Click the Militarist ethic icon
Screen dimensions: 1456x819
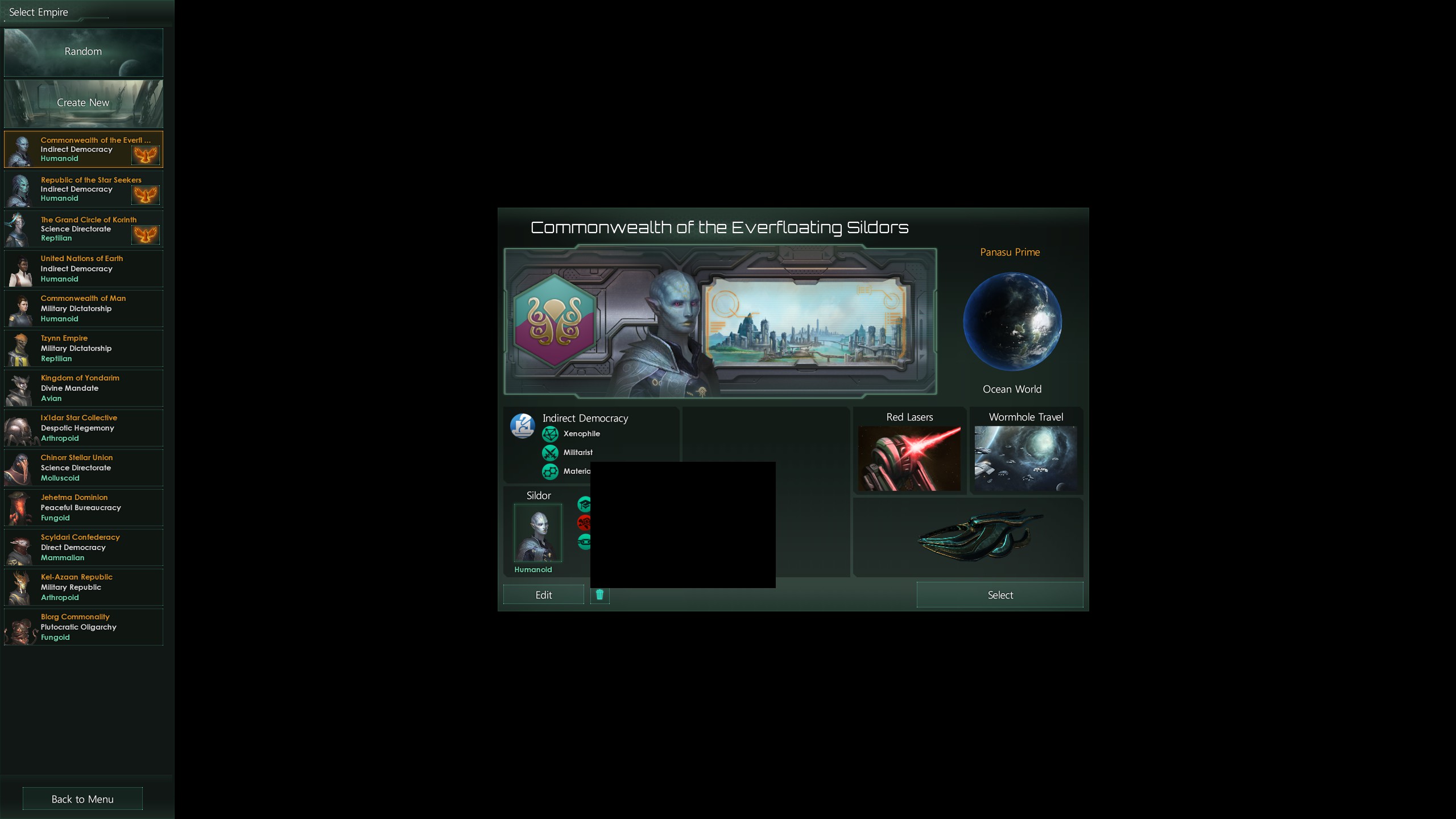pyautogui.click(x=550, y=452)
